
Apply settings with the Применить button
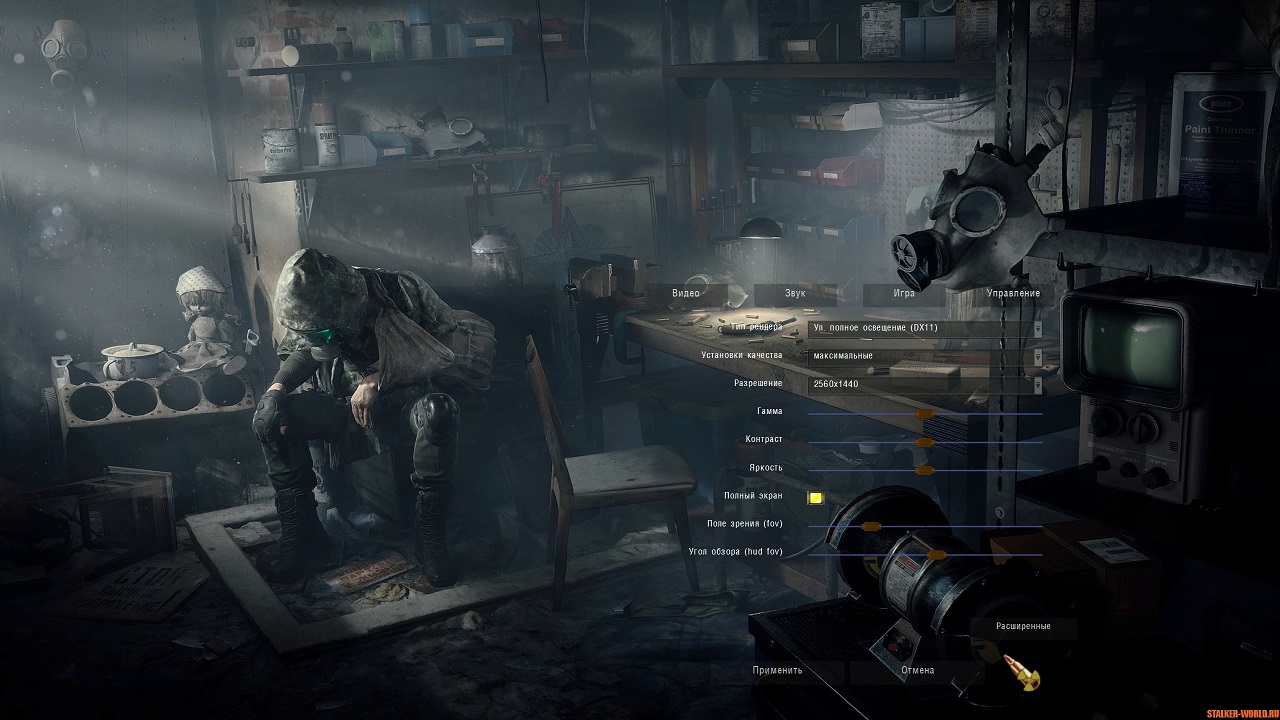pos(777,670)
